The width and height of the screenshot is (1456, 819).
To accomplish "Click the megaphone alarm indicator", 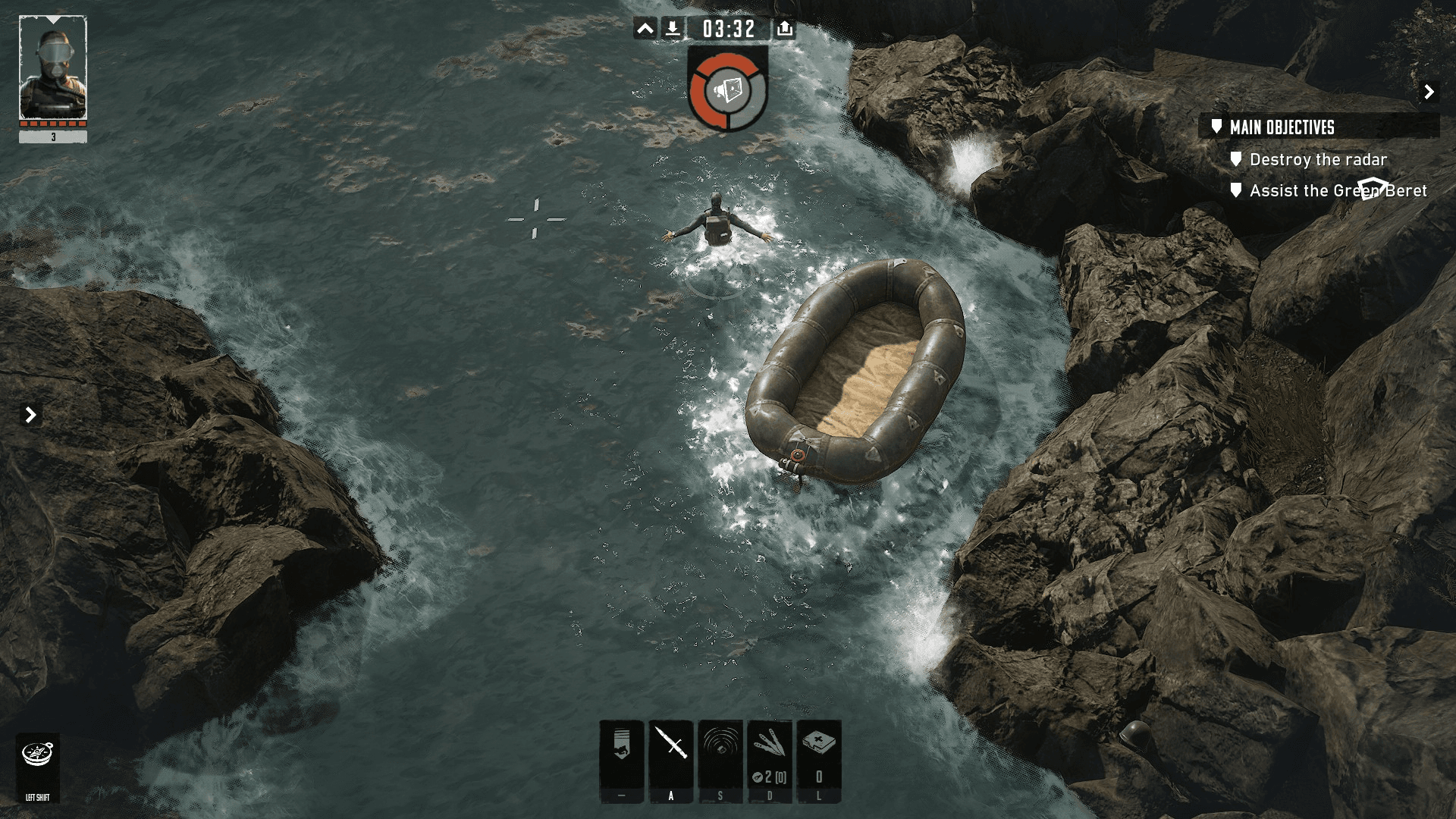I will 728,90.
